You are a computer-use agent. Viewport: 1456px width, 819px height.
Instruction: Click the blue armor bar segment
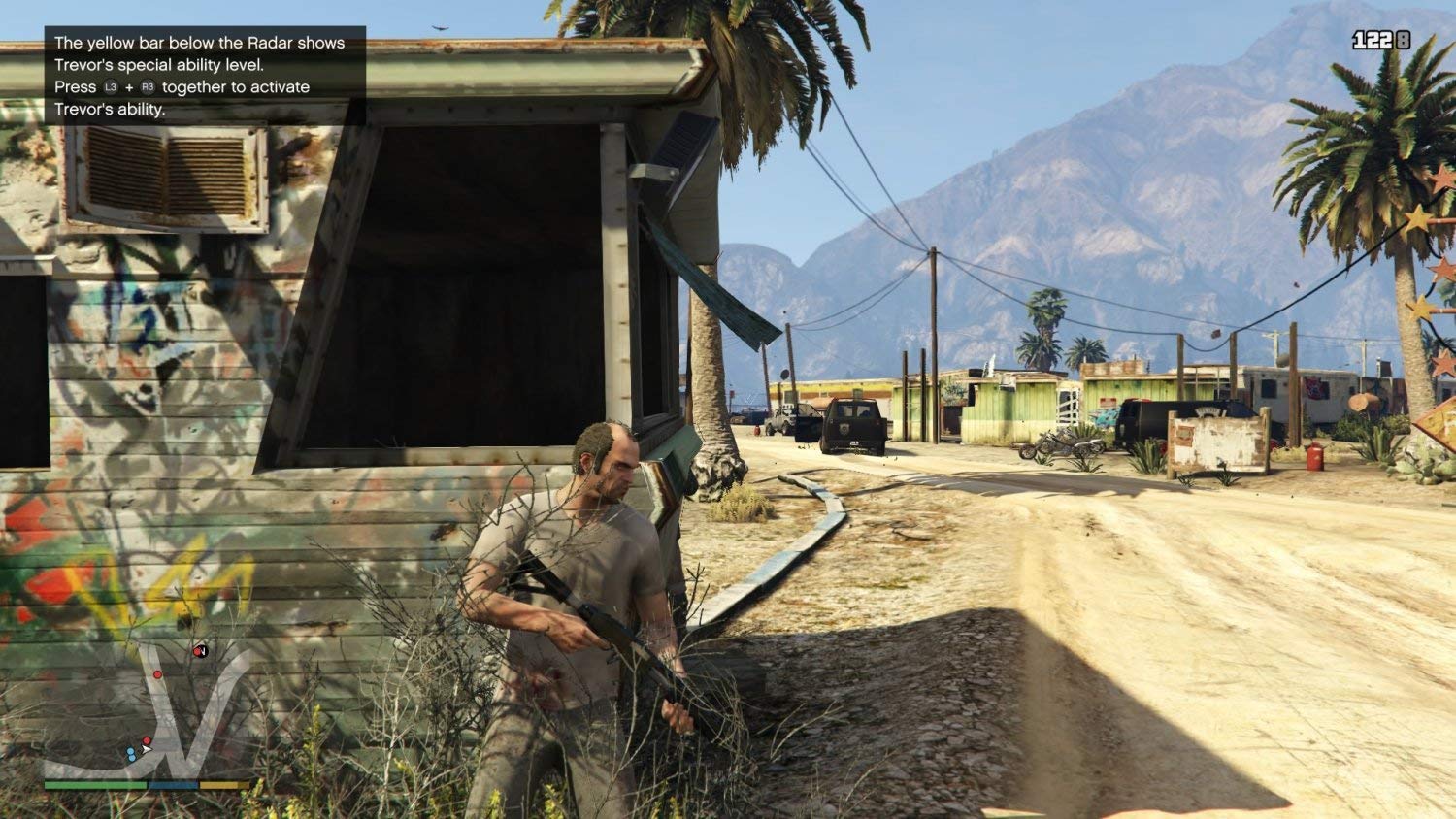coord(173,783)
